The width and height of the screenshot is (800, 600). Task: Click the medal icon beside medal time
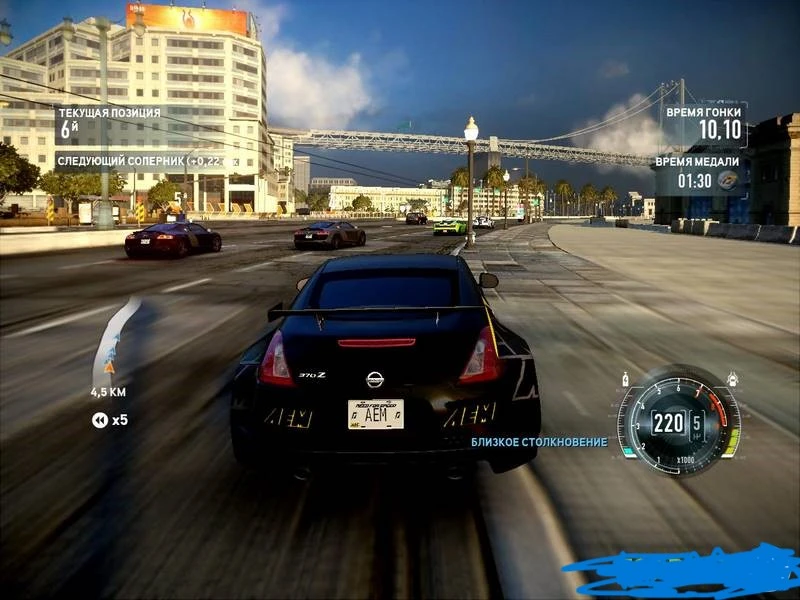pyautogui.click(x=727, y=181)
